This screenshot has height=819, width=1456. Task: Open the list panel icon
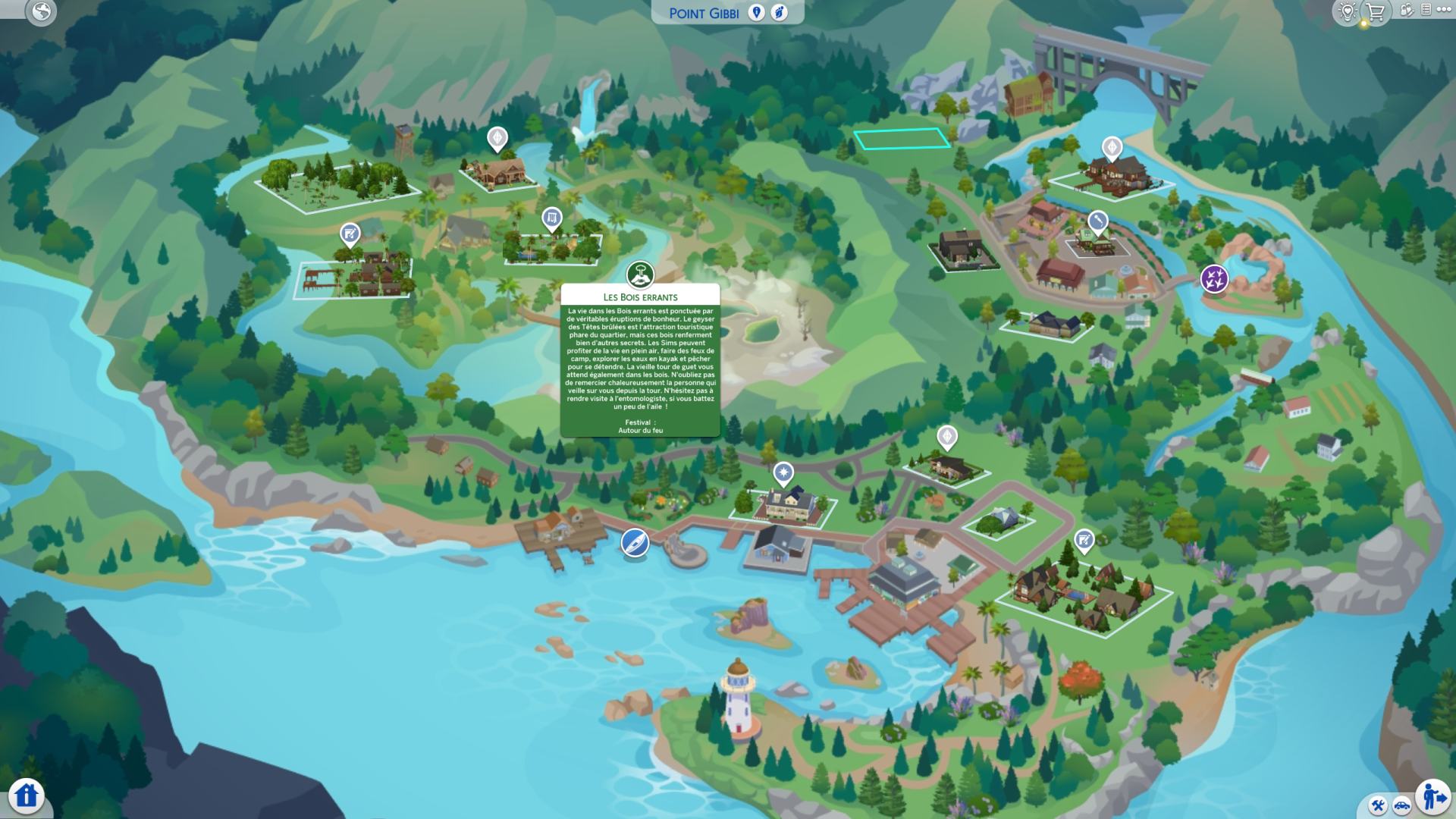1426,10
